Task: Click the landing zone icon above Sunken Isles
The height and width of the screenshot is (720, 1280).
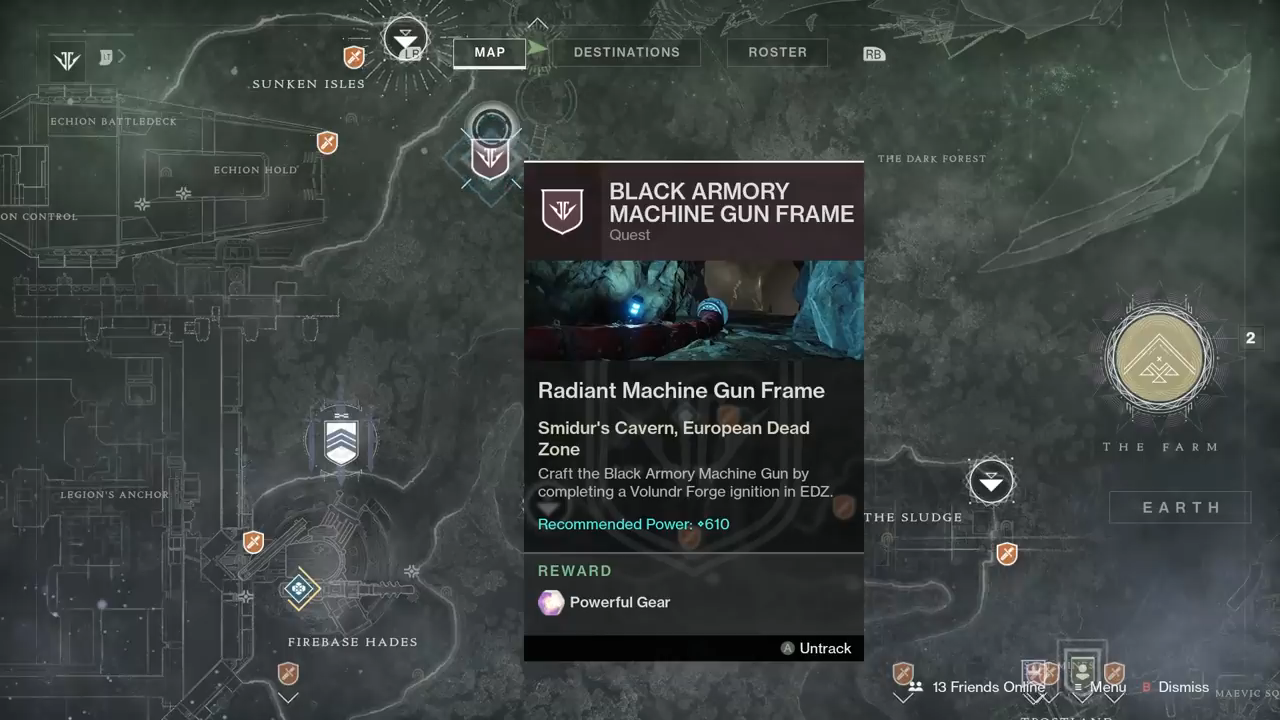Action: [404, 40]
